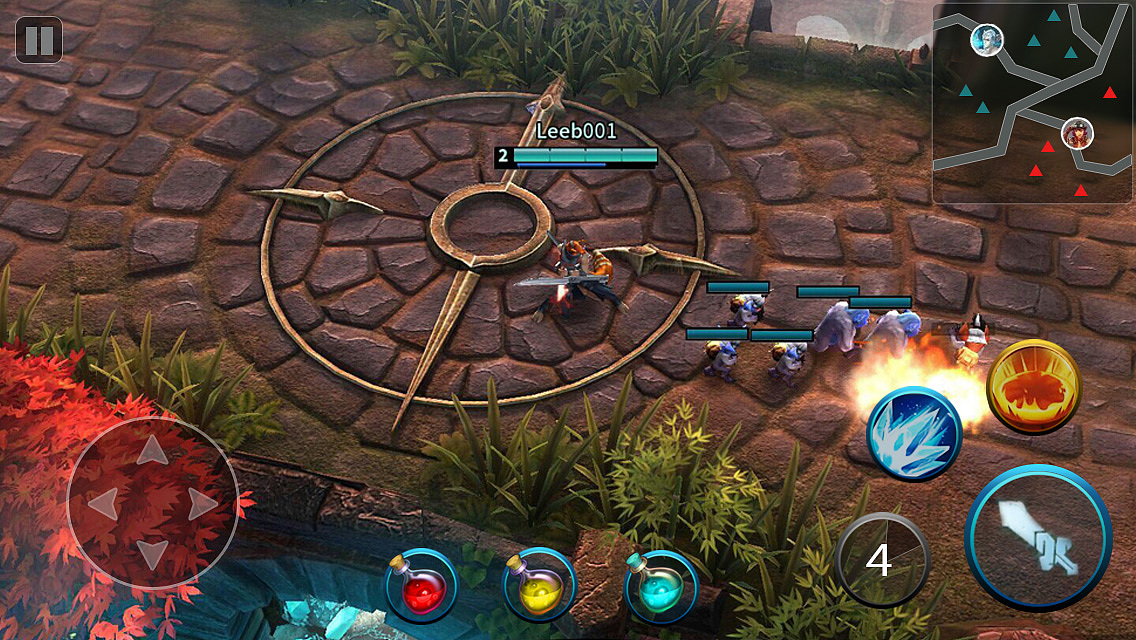Use the cyan potion
The width and height of the screenshot is (1136, 640).
click(661, 586)
